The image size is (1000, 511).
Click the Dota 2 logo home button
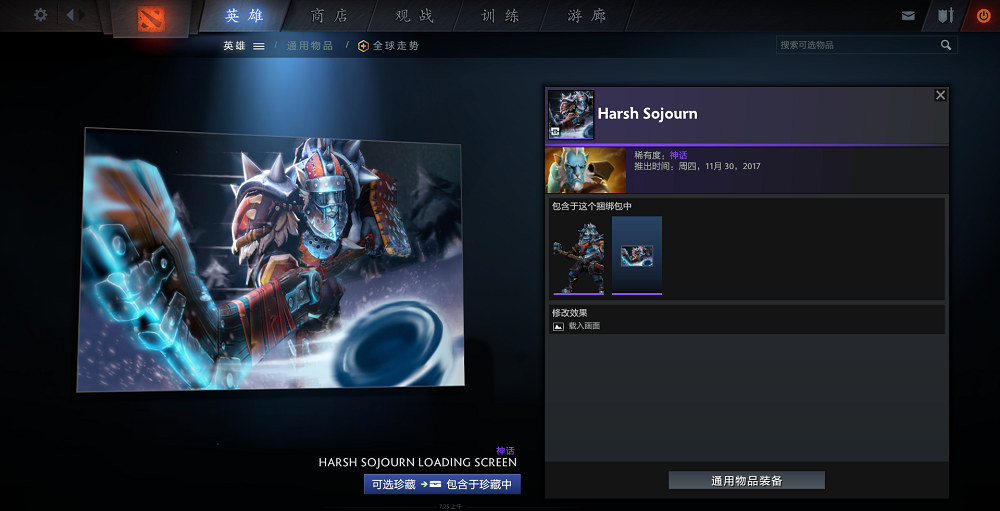(150, 19)
